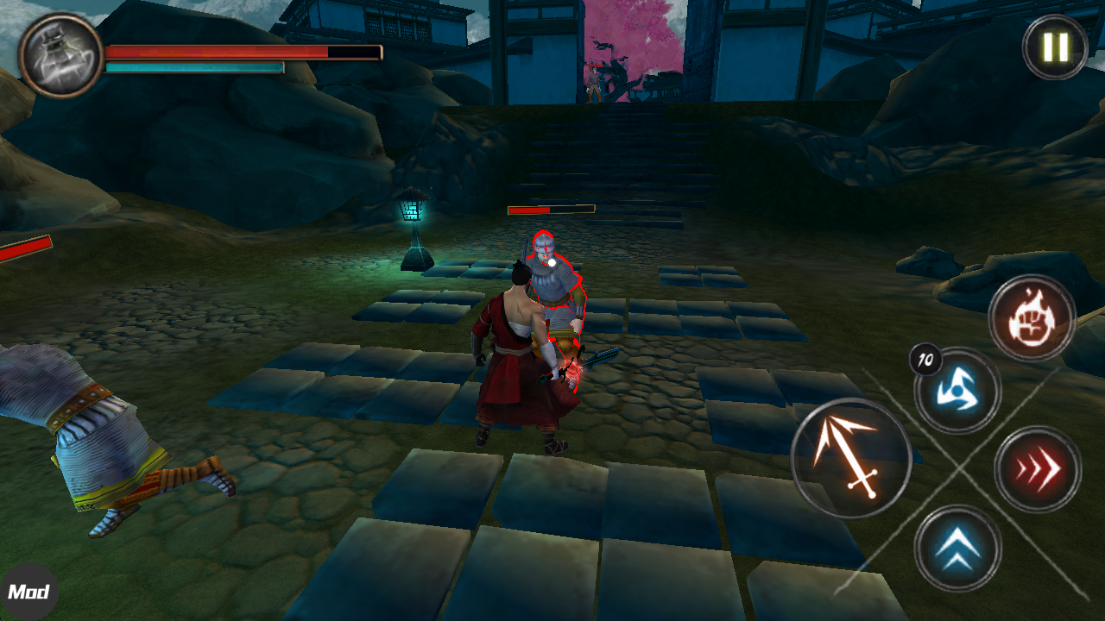The height and width of the screenshot is (621, 1105).
Task: Pause the game
Action: 1055,47
